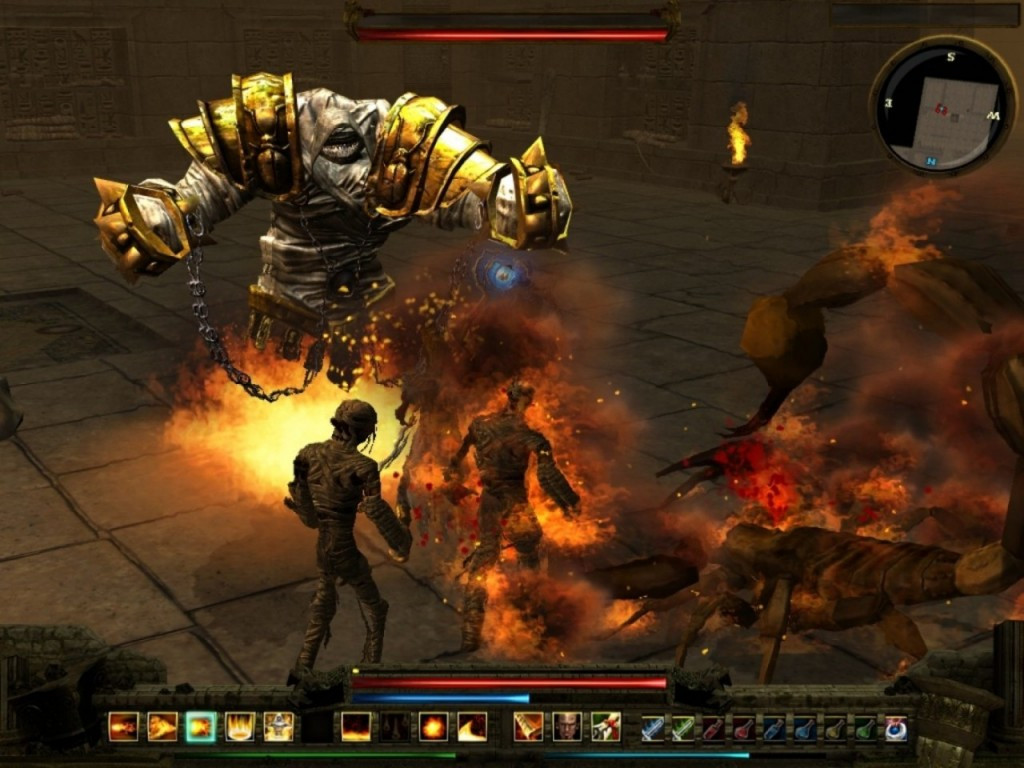This screenshot has height=768, width=1024.
Task: Trigger the curved flame wave skill
Action: pyautogui.click(x=472, y=726)
